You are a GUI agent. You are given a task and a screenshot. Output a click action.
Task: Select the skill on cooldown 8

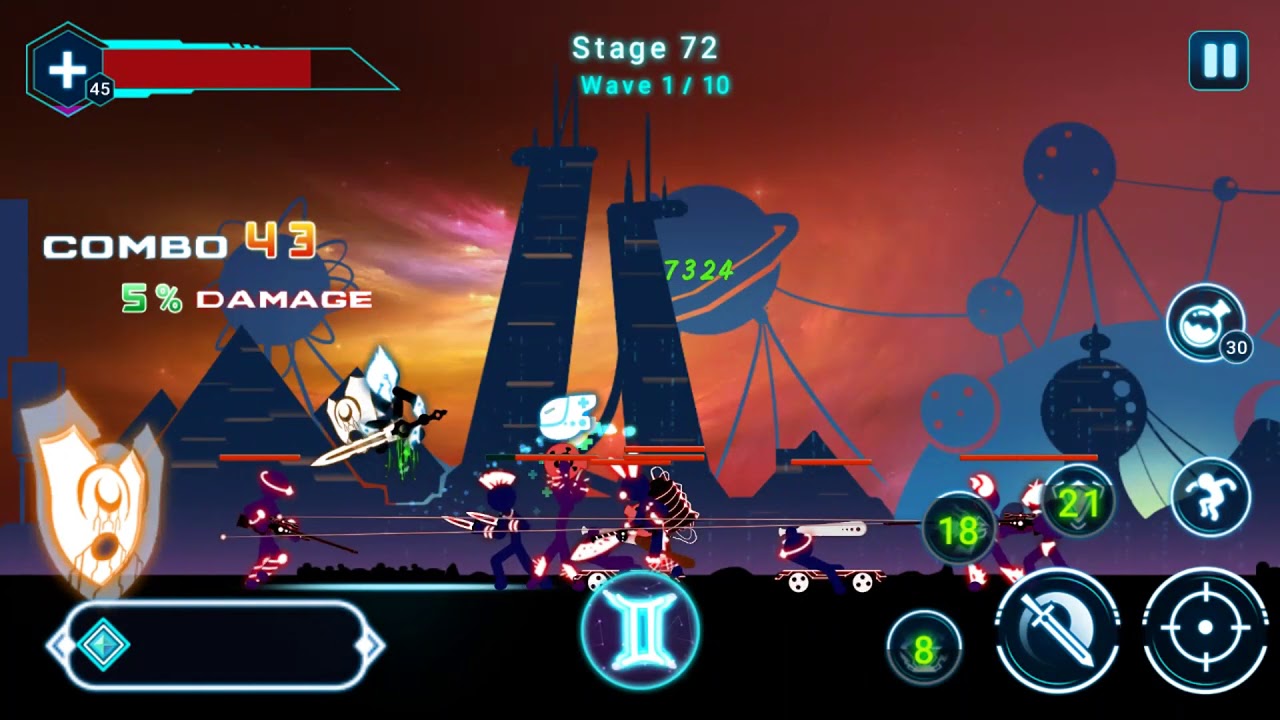(924, 649)
